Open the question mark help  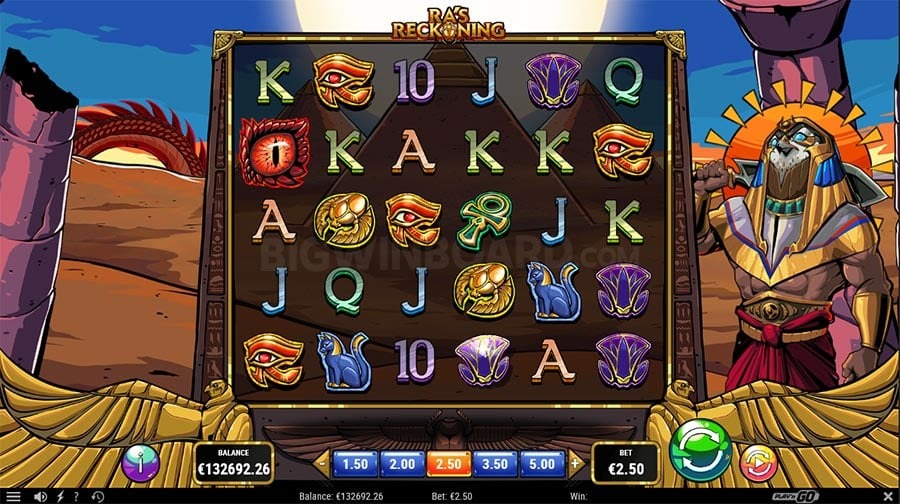coord(77,496)
